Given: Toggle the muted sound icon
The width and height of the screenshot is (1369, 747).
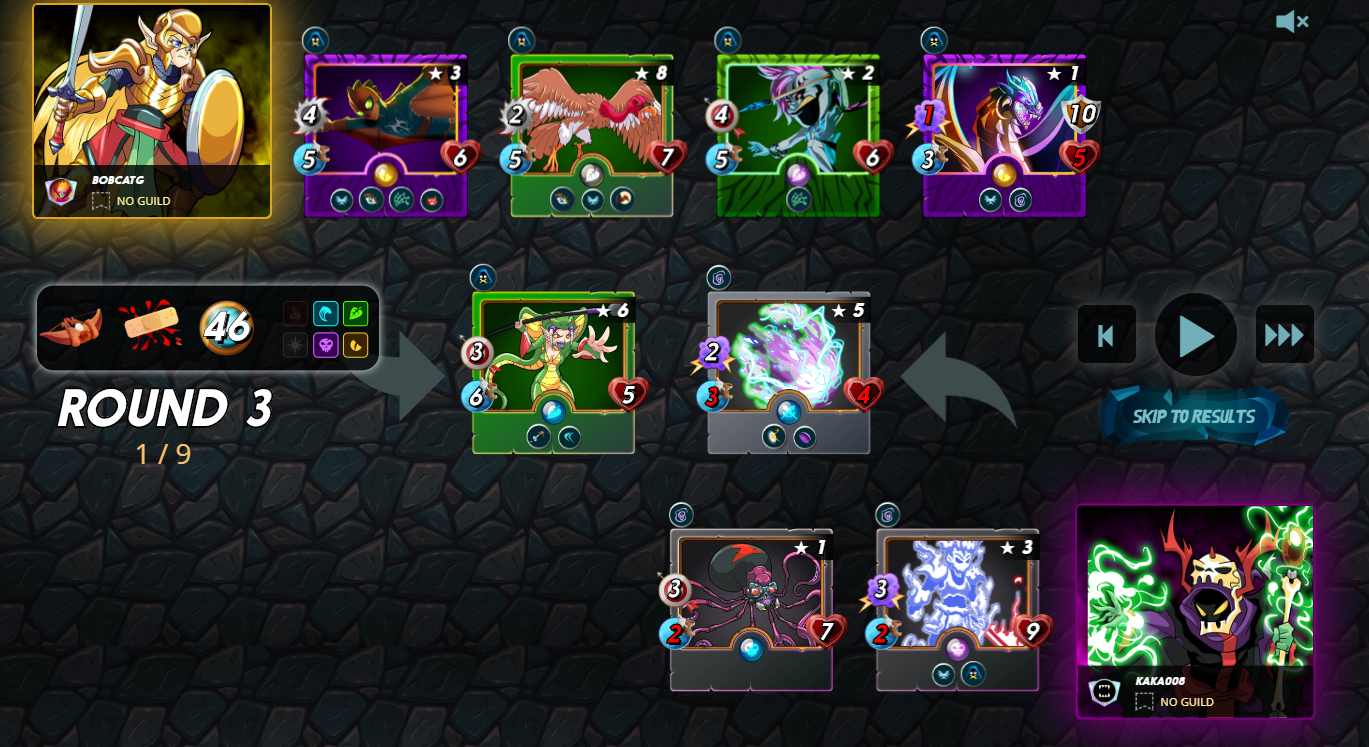Looking at the screenshot, I should point(1291,21).
